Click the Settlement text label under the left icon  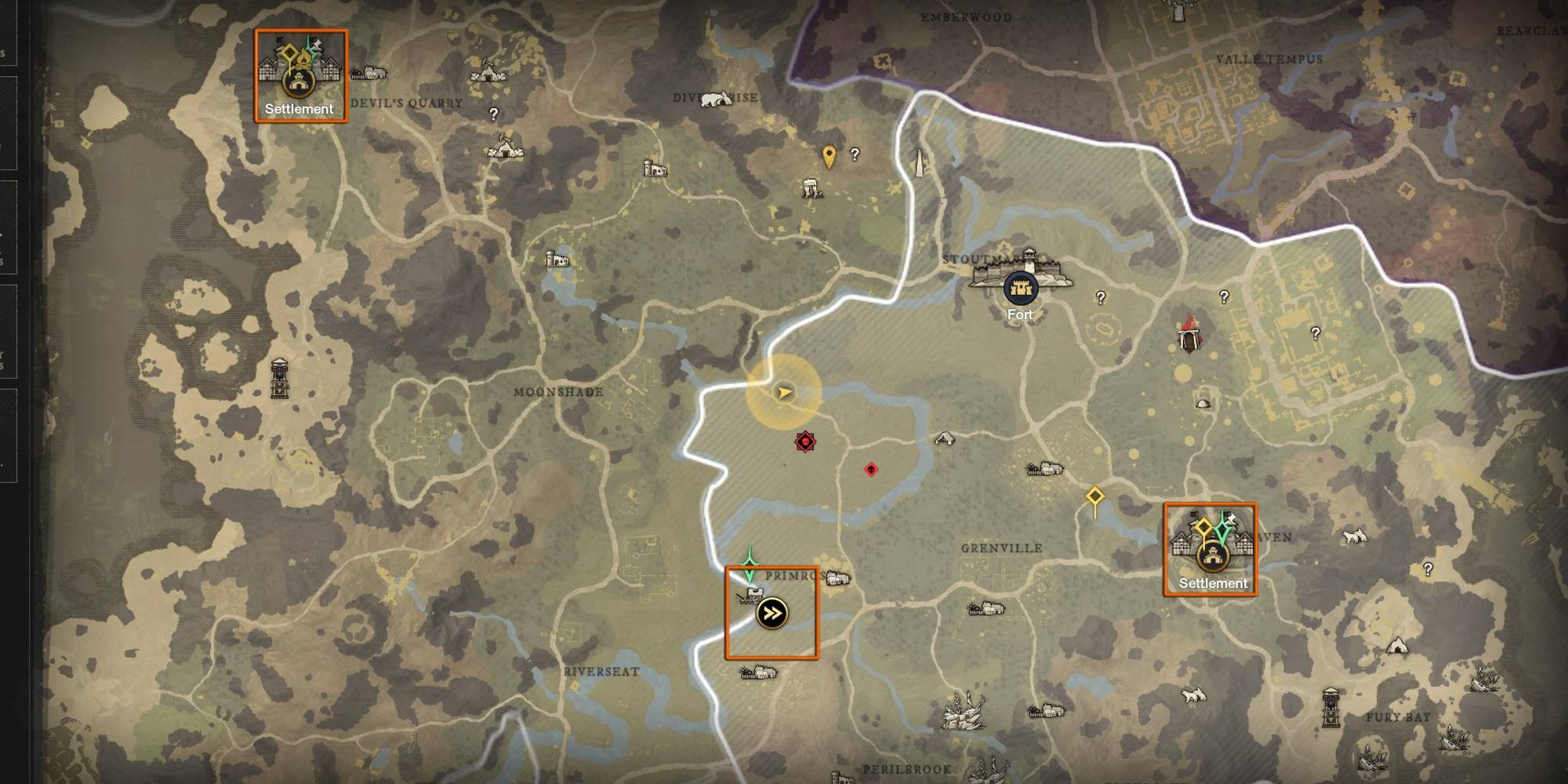tap(298, 110)
